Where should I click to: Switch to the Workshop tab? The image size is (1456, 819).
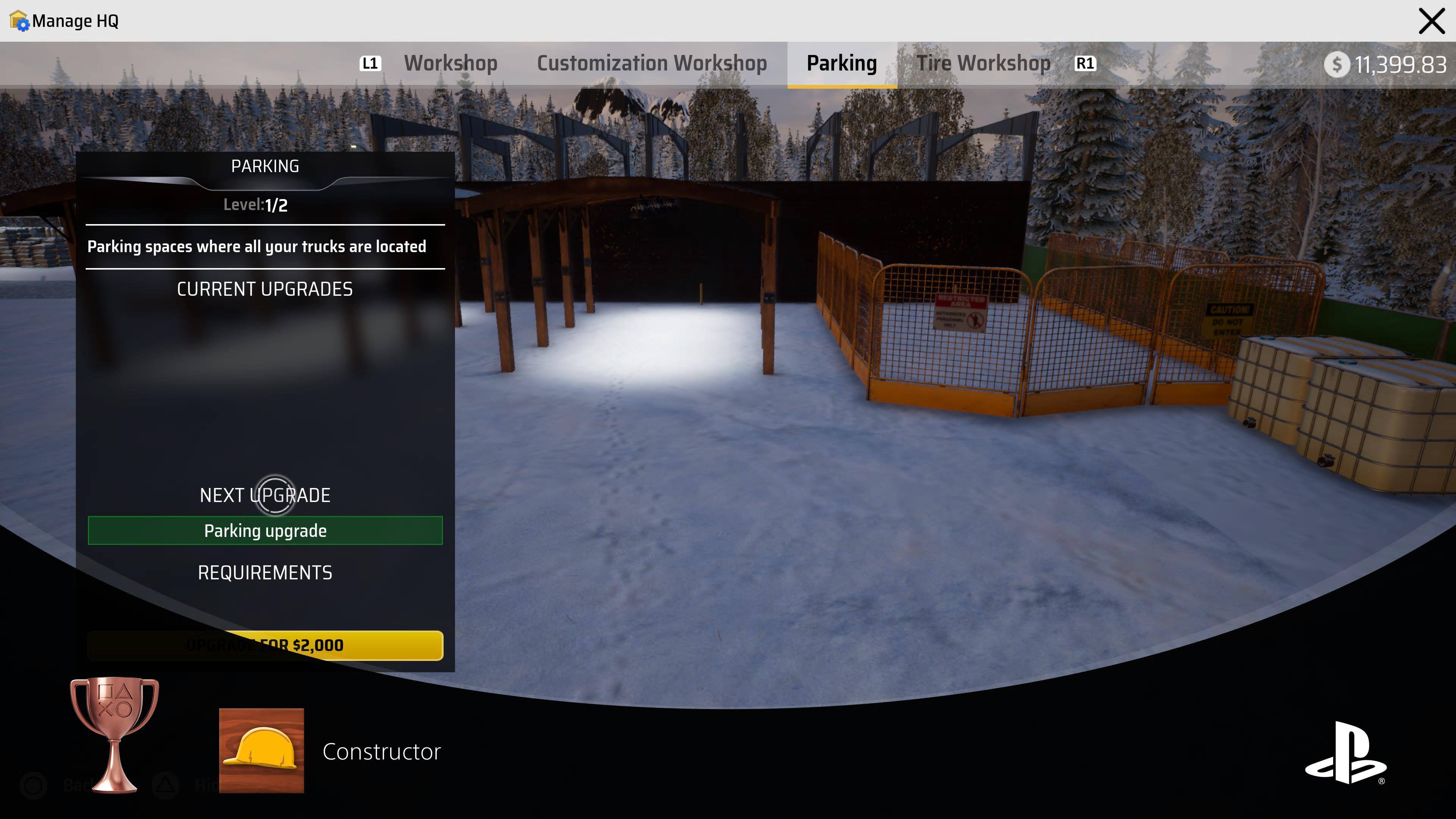[x=450, y=63]
